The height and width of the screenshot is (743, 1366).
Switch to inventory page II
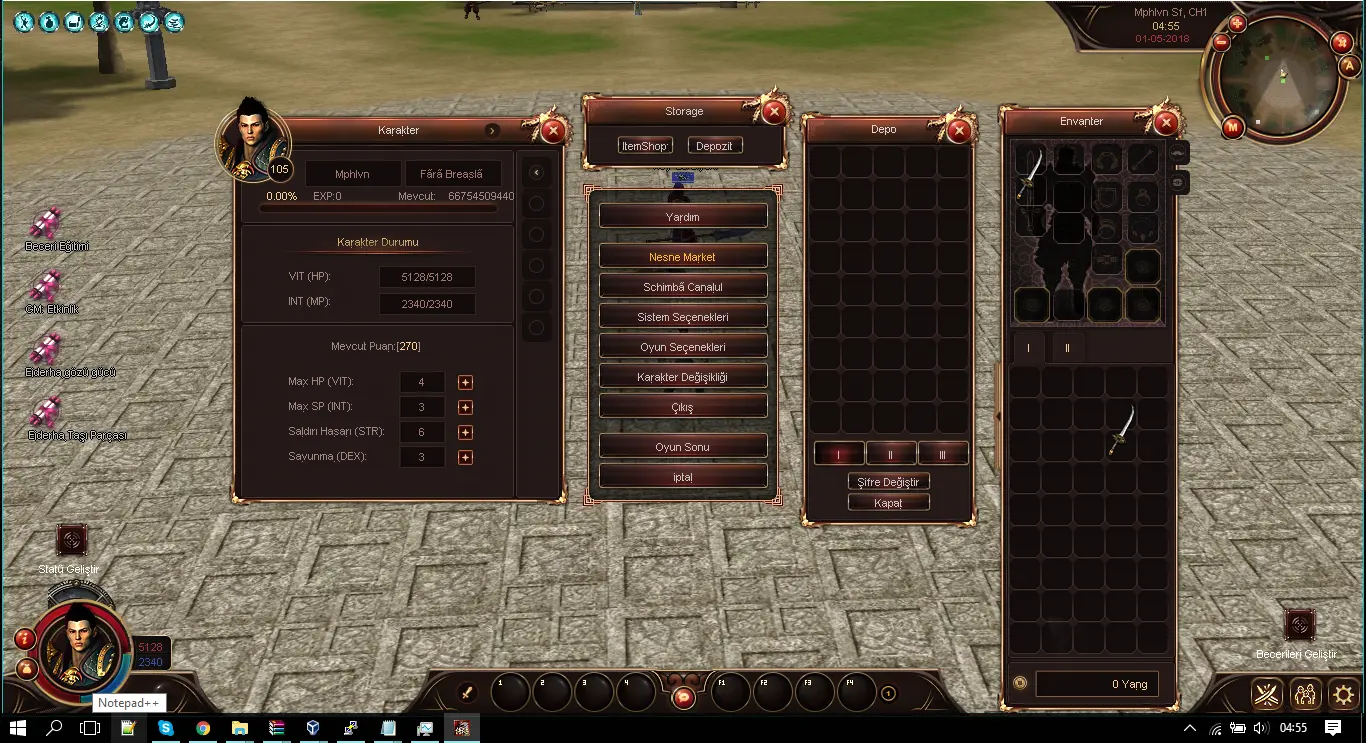1067,348
